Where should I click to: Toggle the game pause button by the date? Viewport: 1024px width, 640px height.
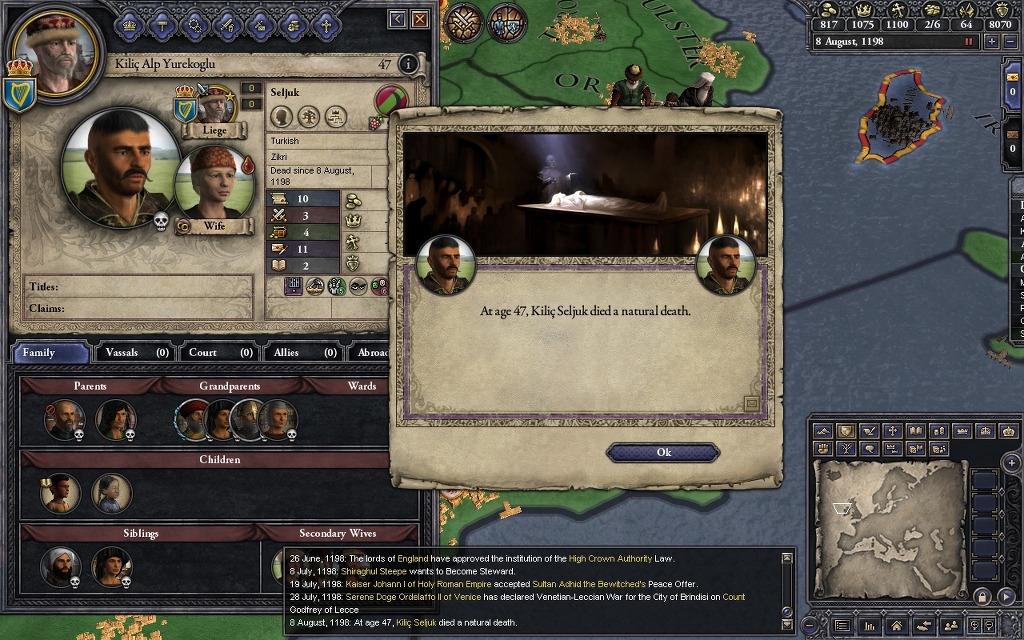968,41
